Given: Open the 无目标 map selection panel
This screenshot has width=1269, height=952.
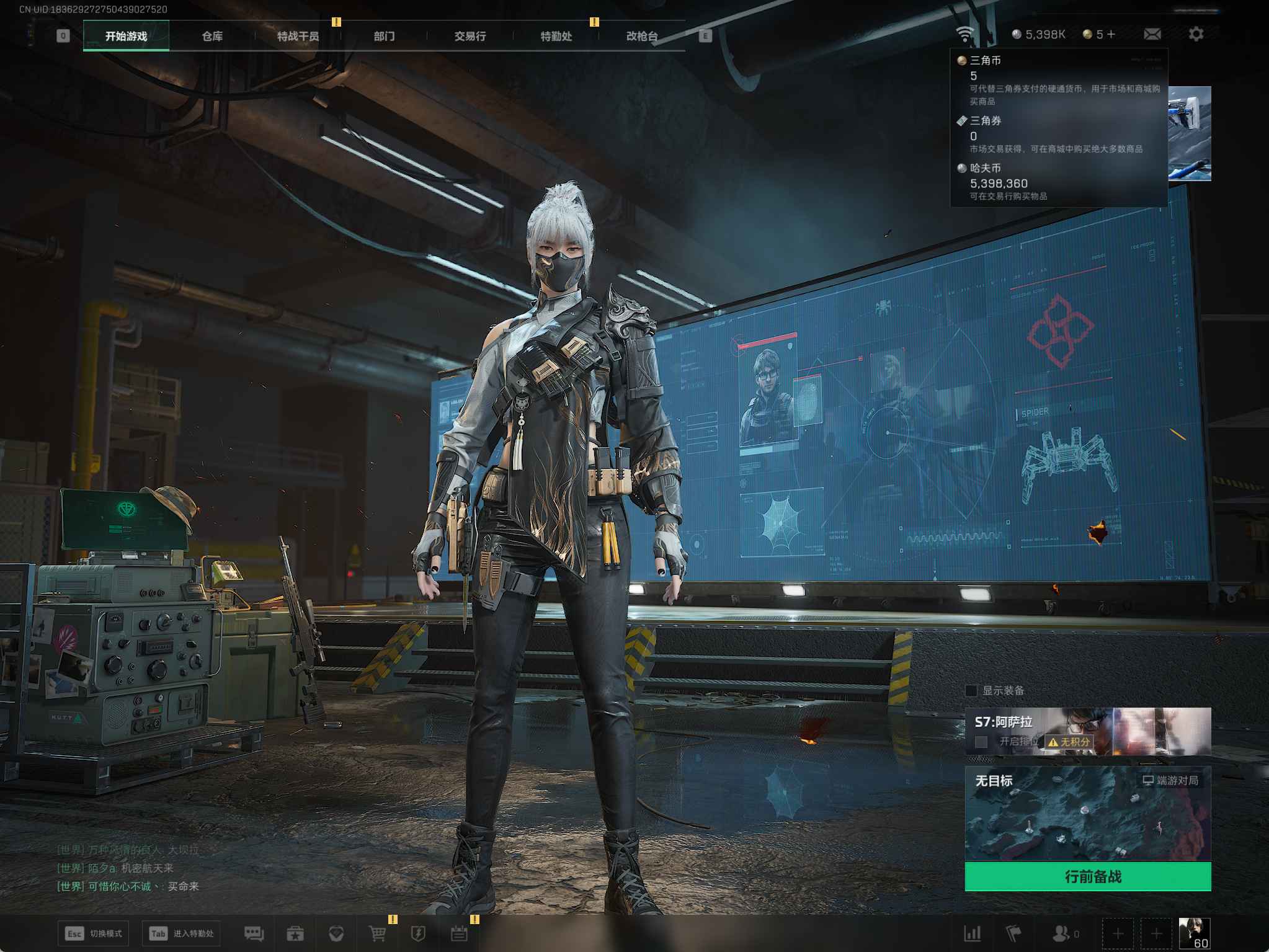Looking at the screenshot, I should coord(1087,812).
